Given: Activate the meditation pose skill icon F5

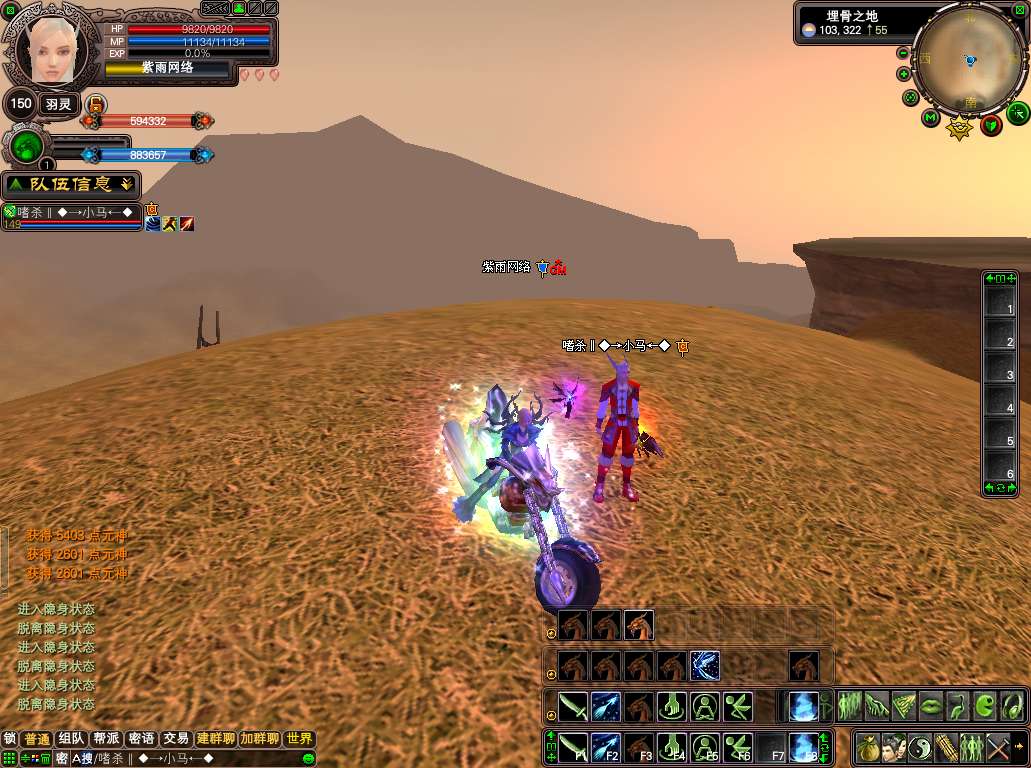Looking at the screenshot, I should click(705, 746).
